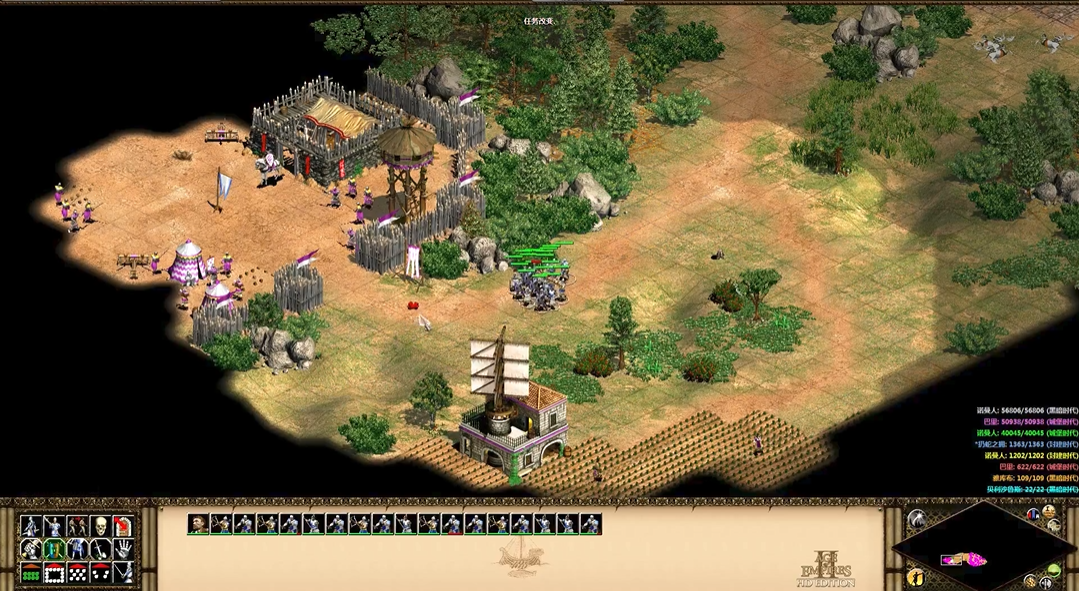This screenshot has height=591, width=1079.
Task: Select the green-highlighted shield stance
Action: pyautogui.click(x=54, y=549)
